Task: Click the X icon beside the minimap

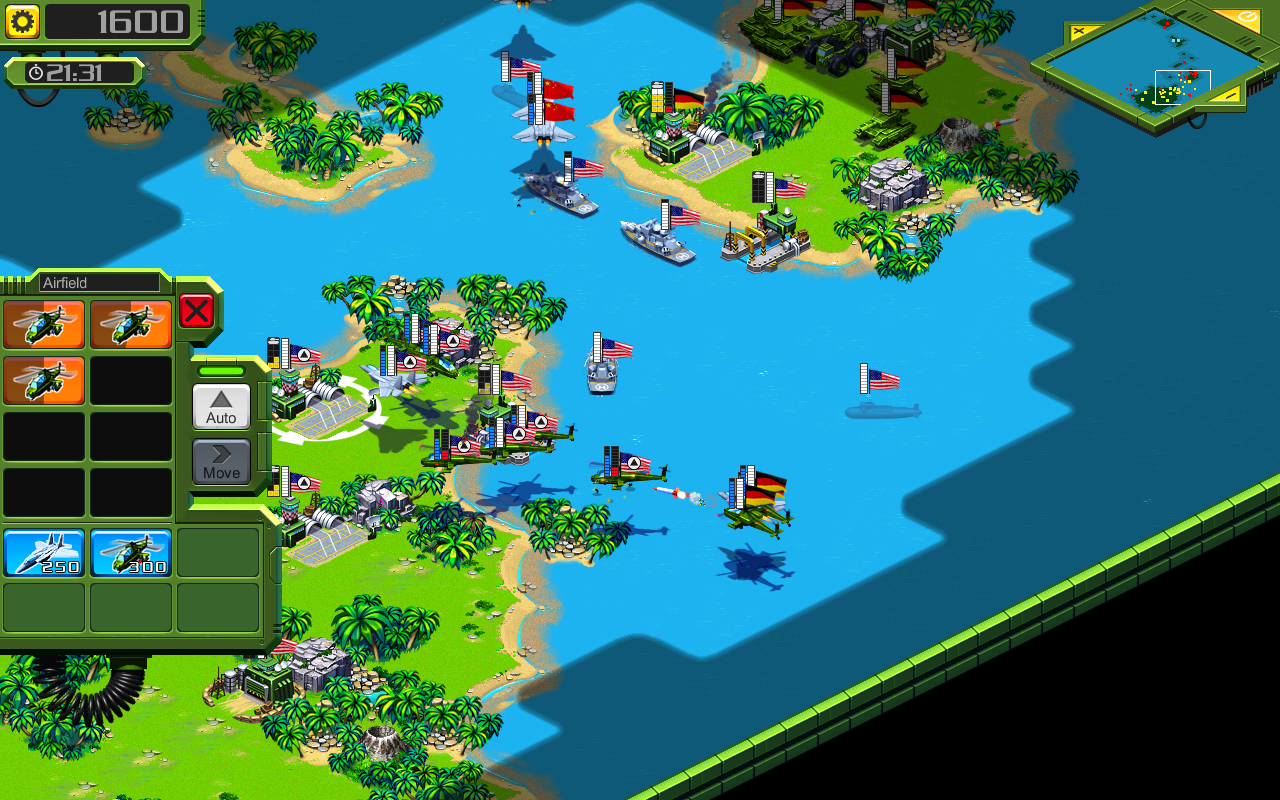Action: 1080,30
